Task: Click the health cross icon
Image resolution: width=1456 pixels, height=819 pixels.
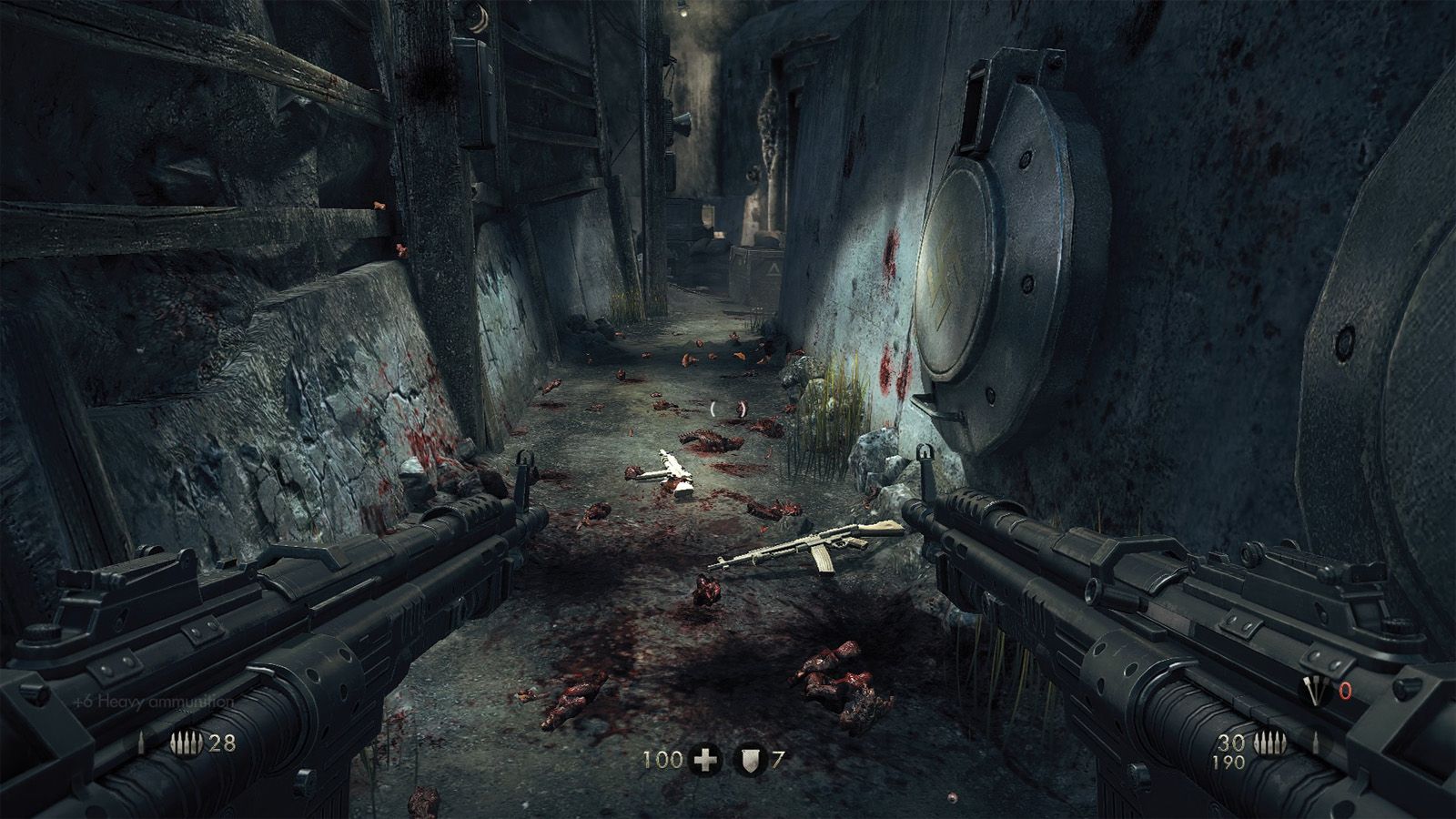Action: pyautogui.click(x=704, y=760)
